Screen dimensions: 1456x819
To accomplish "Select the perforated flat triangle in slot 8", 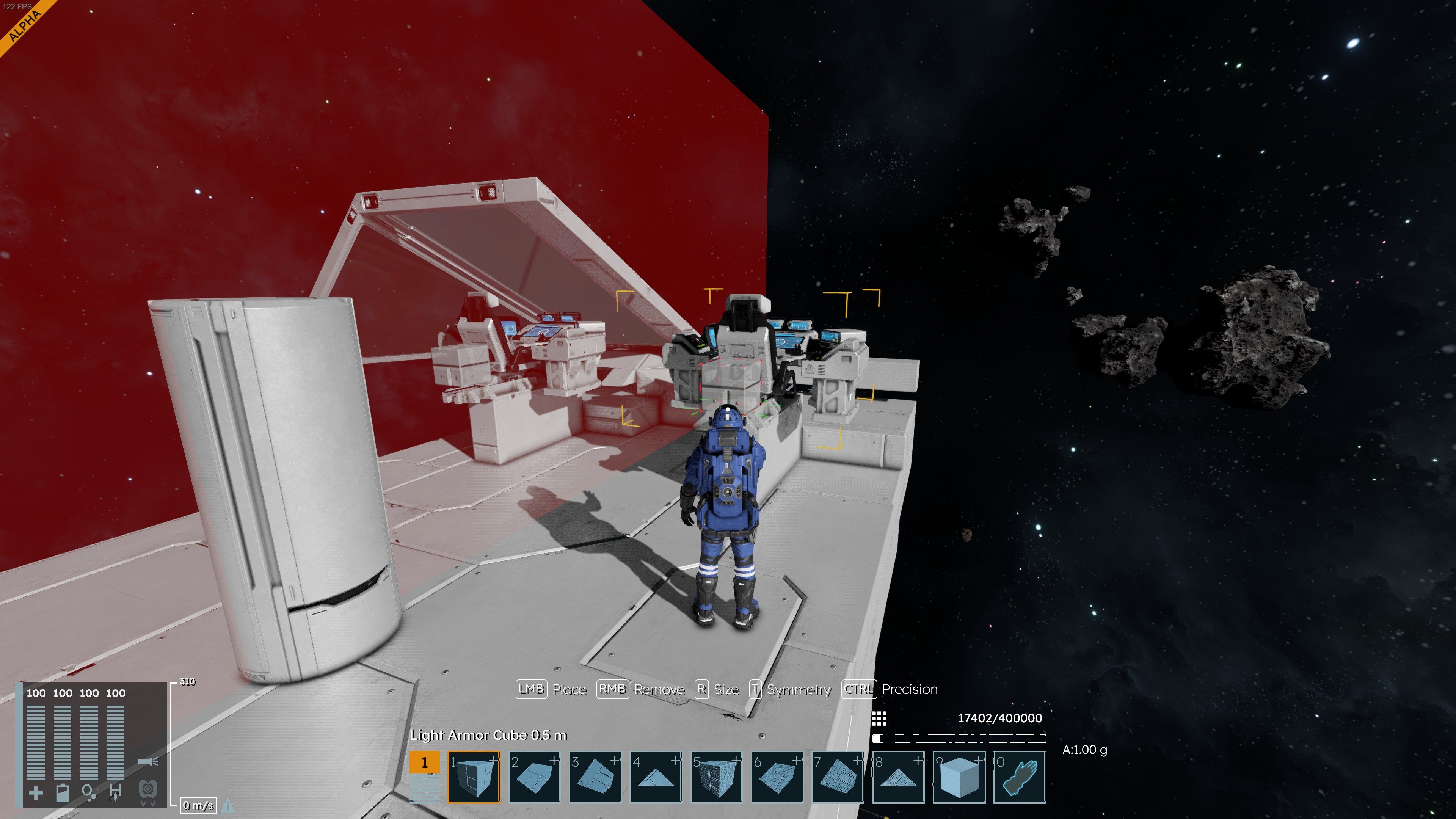I will pyautogui.click(x=898, y=777).
